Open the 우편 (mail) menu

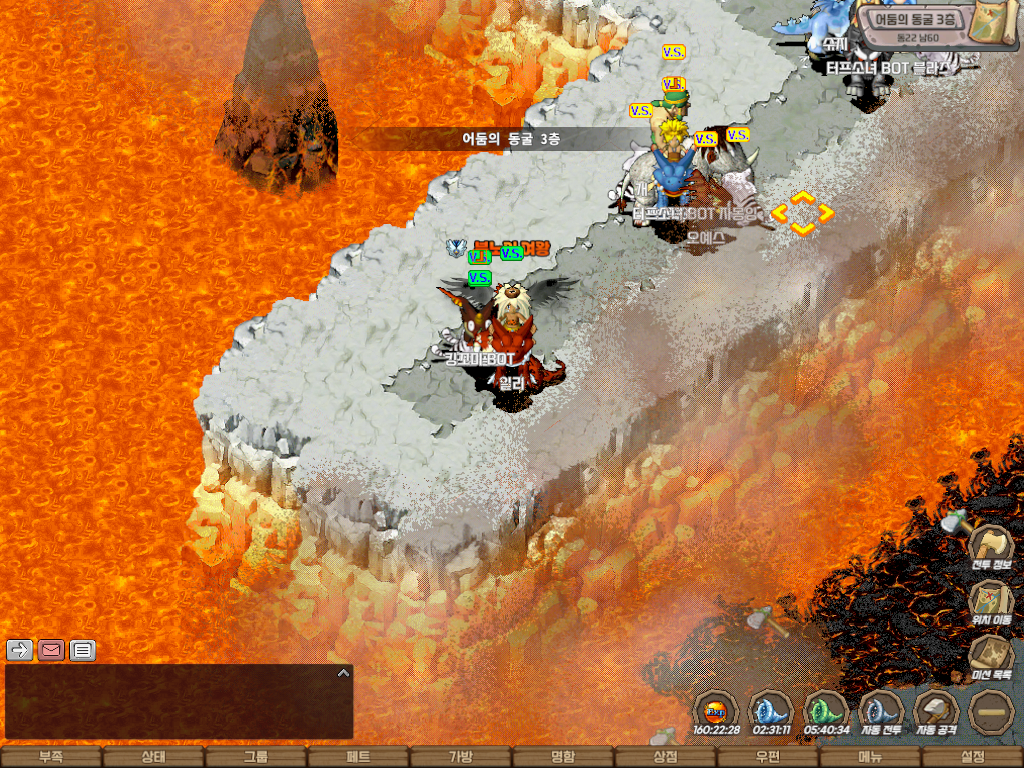pos(768,757)
